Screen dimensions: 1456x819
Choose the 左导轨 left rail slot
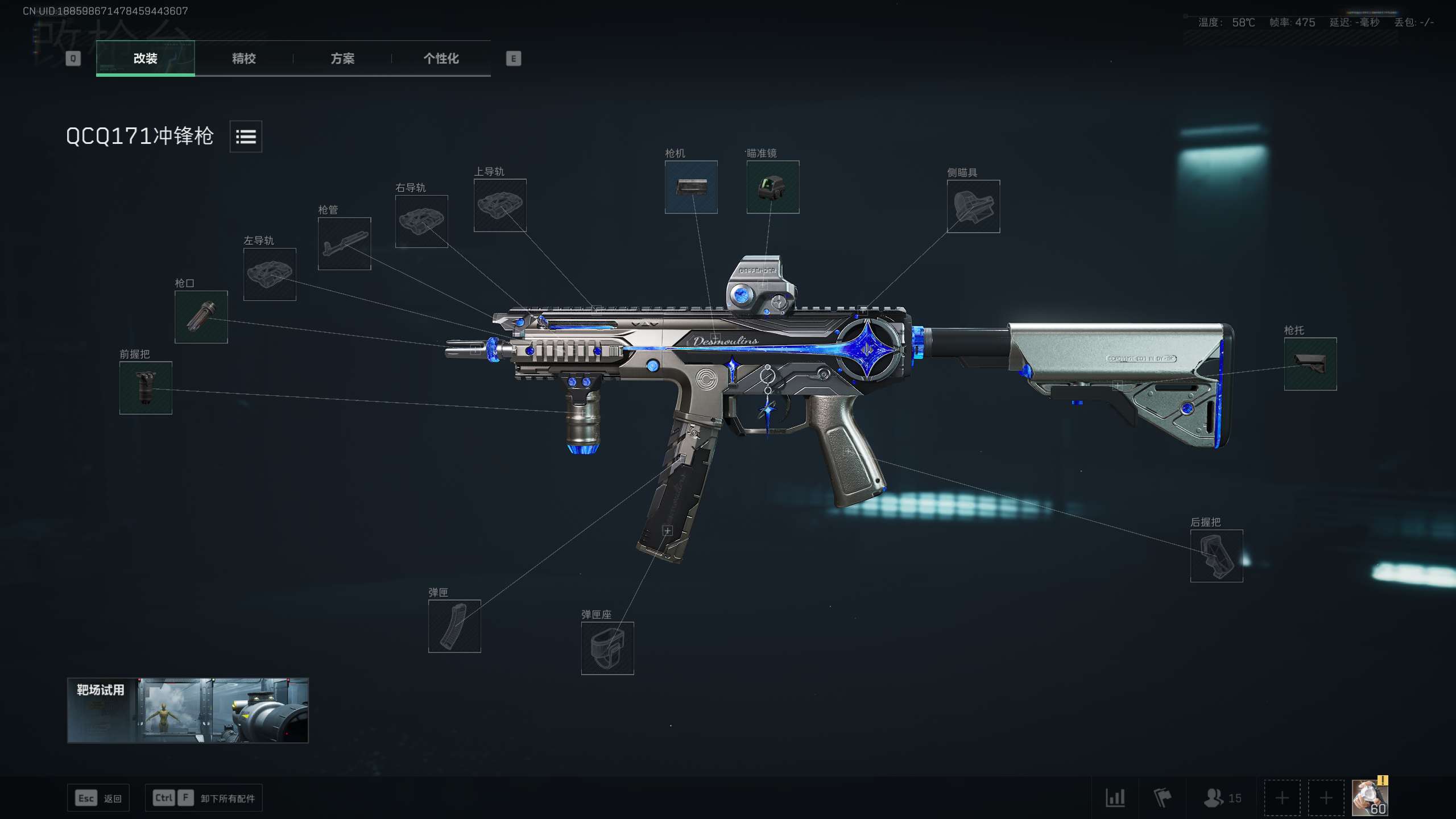(270, 274)
